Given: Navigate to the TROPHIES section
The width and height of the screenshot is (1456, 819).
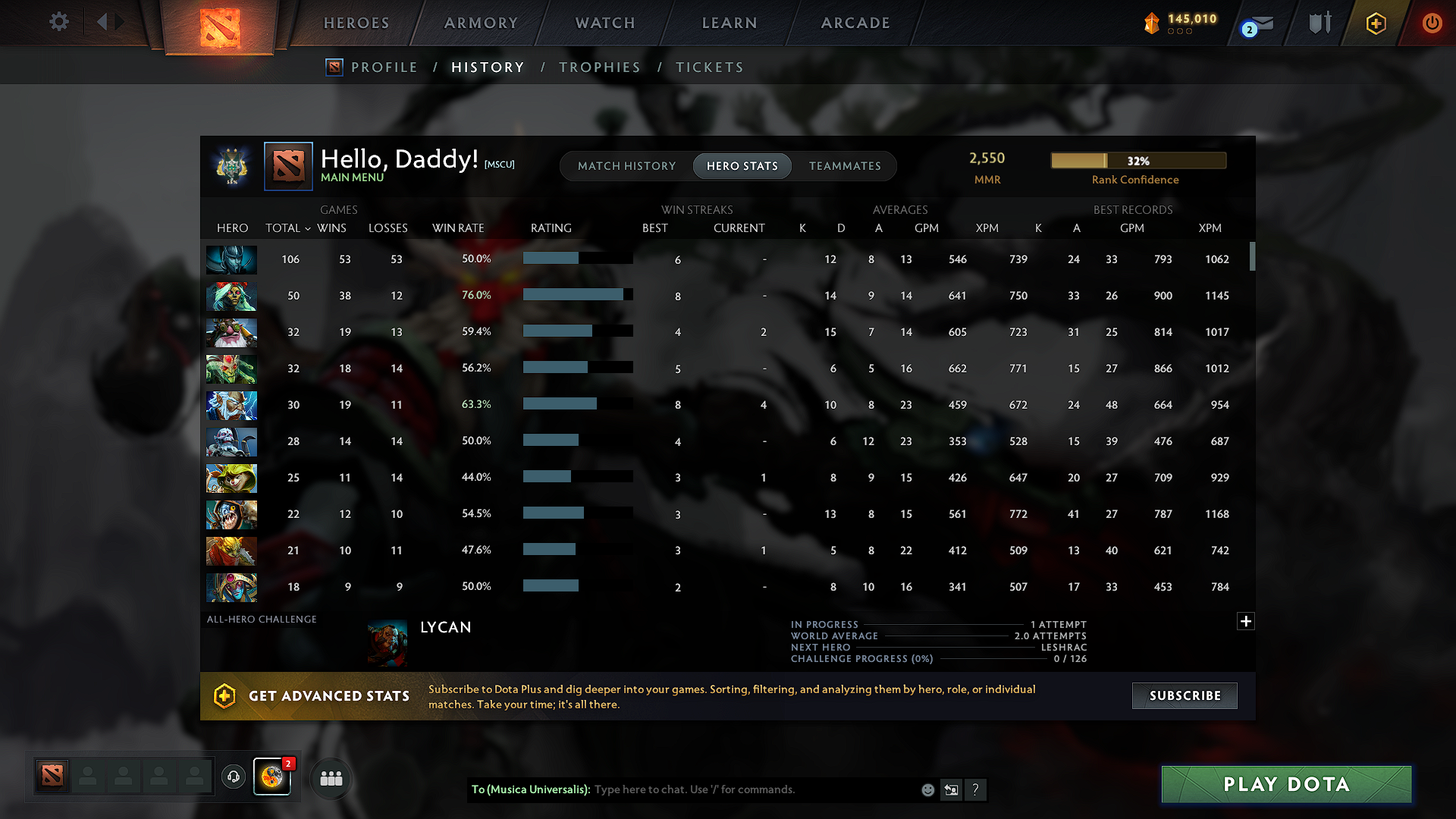Looking at the screenshot, I should coord(599,67).
